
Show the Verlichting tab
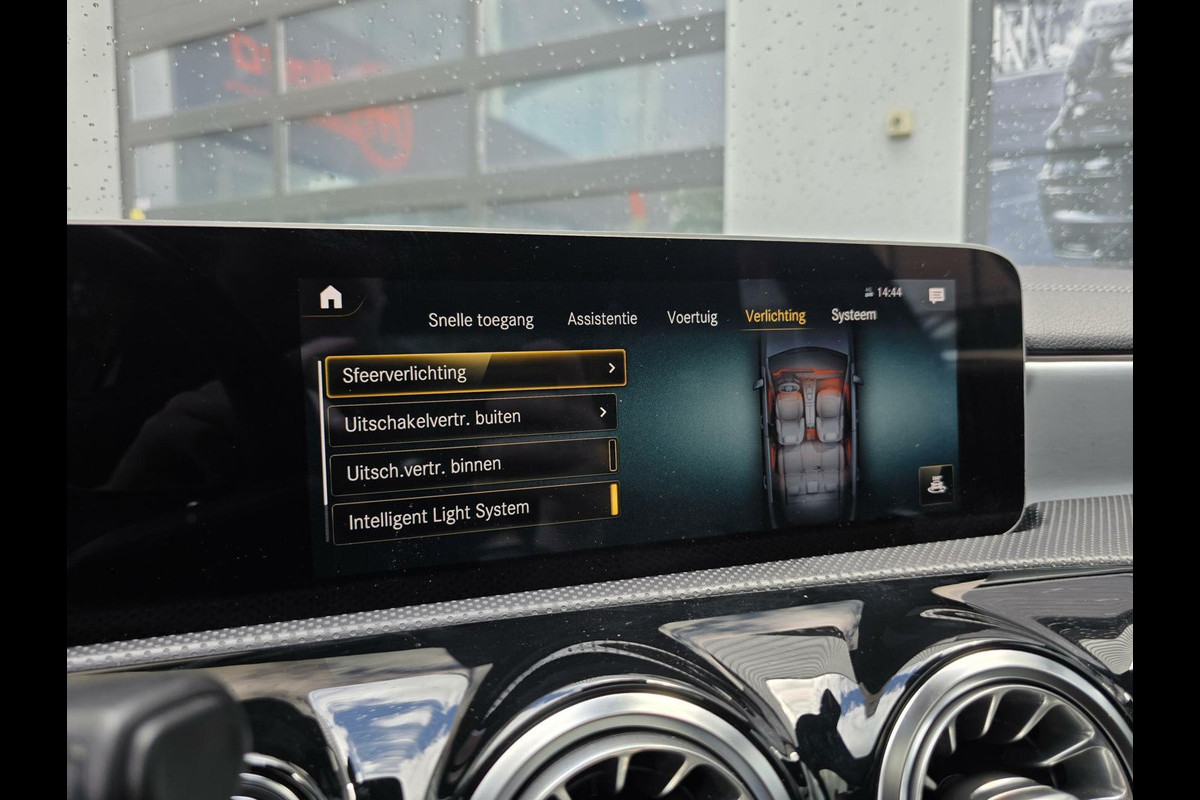775,316
